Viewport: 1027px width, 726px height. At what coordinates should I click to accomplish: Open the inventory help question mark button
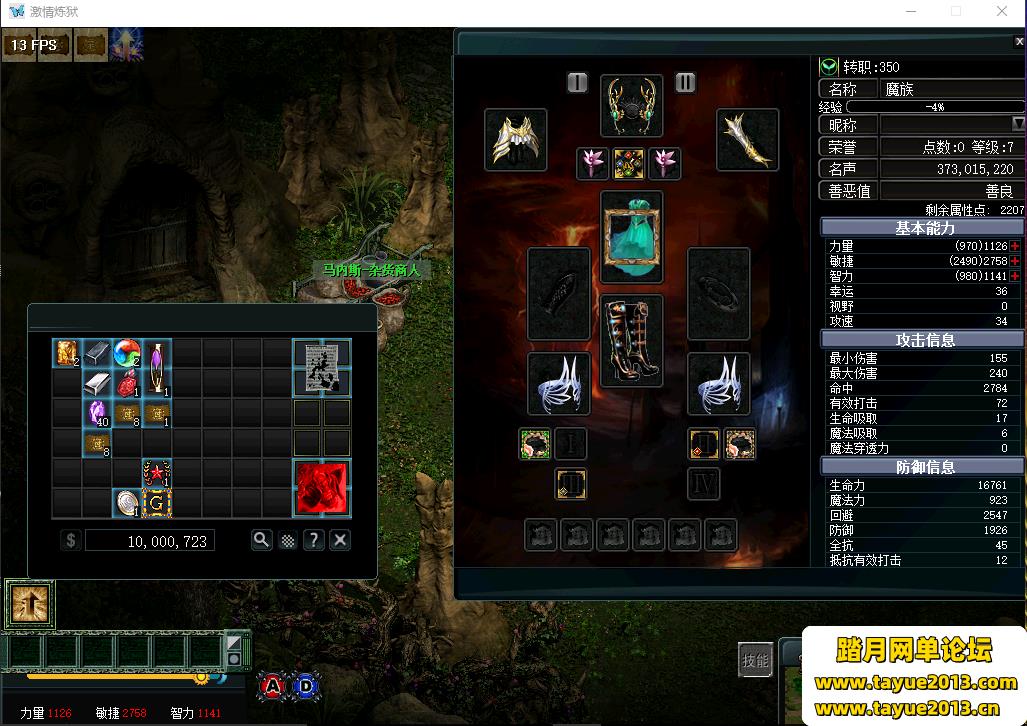tap(314, 540)
